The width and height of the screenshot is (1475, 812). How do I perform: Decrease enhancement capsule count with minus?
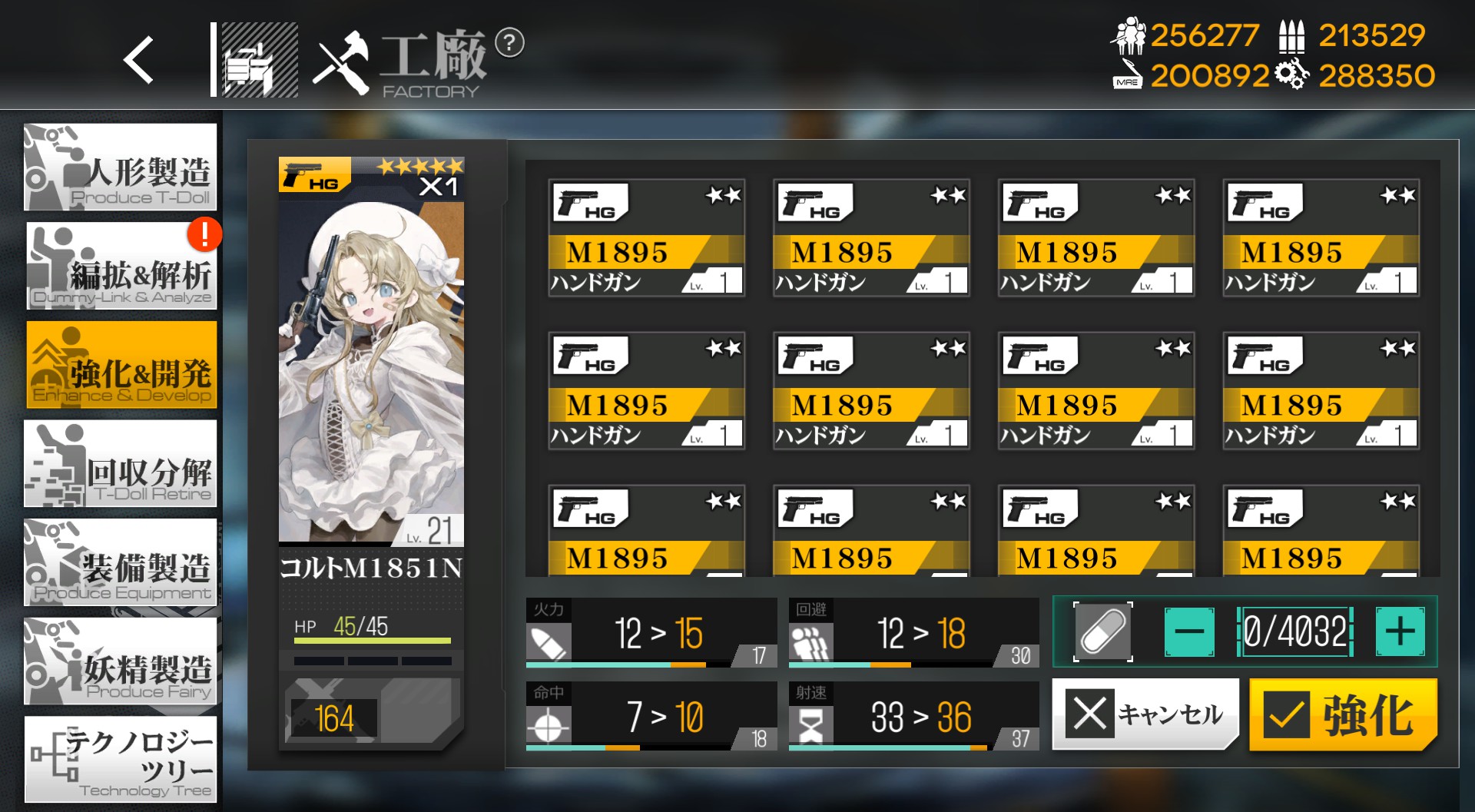coord(1188,632)
